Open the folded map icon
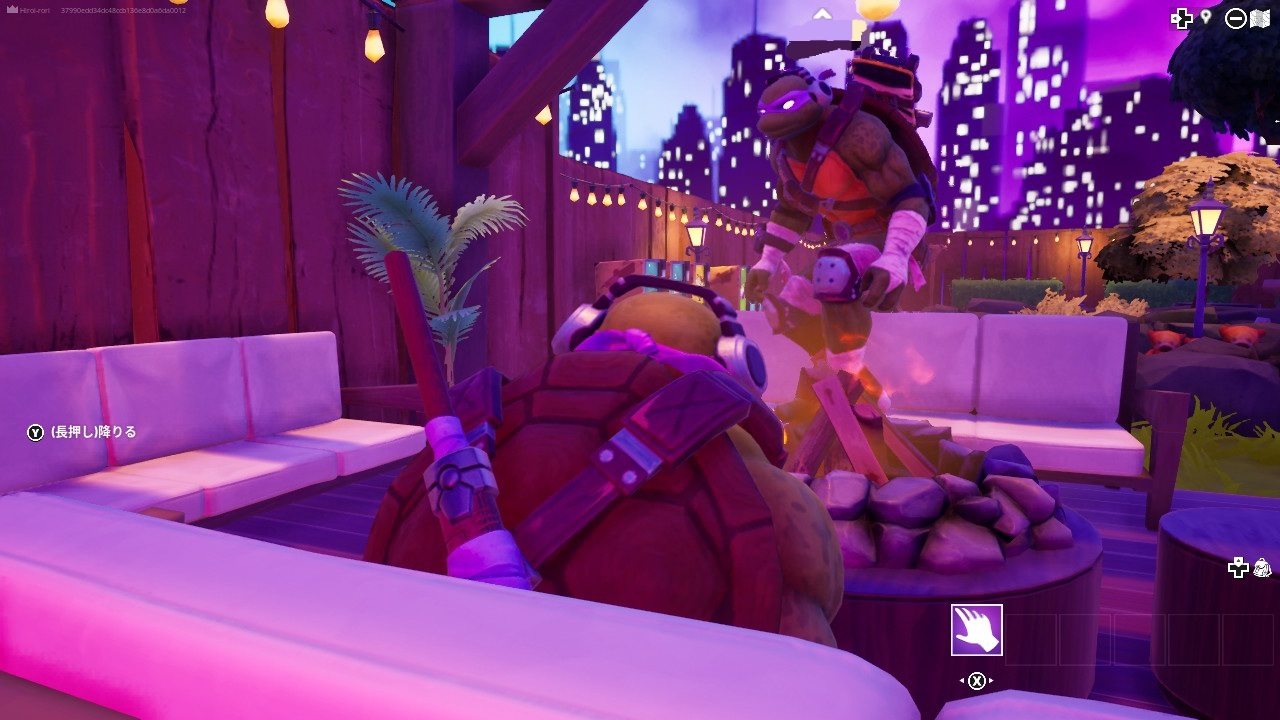 (x=1260, y=18)
